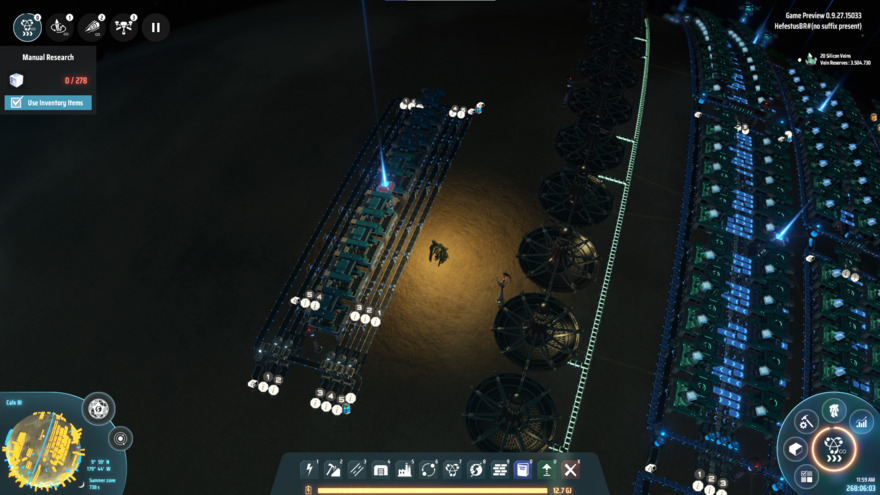Choose the conveyor belt build category

(357, 469)
